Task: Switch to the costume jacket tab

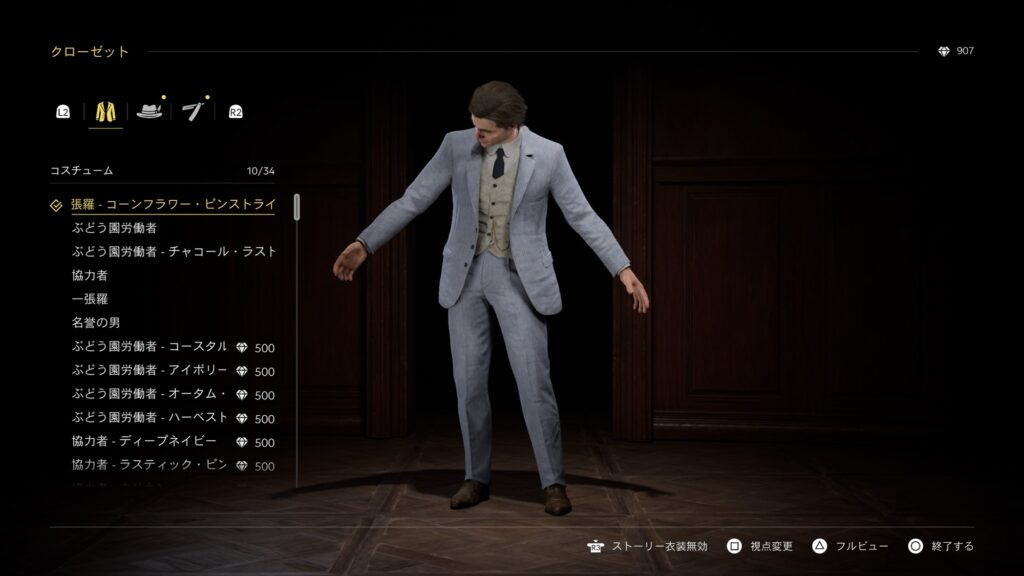Action: [x=106, y=111]
